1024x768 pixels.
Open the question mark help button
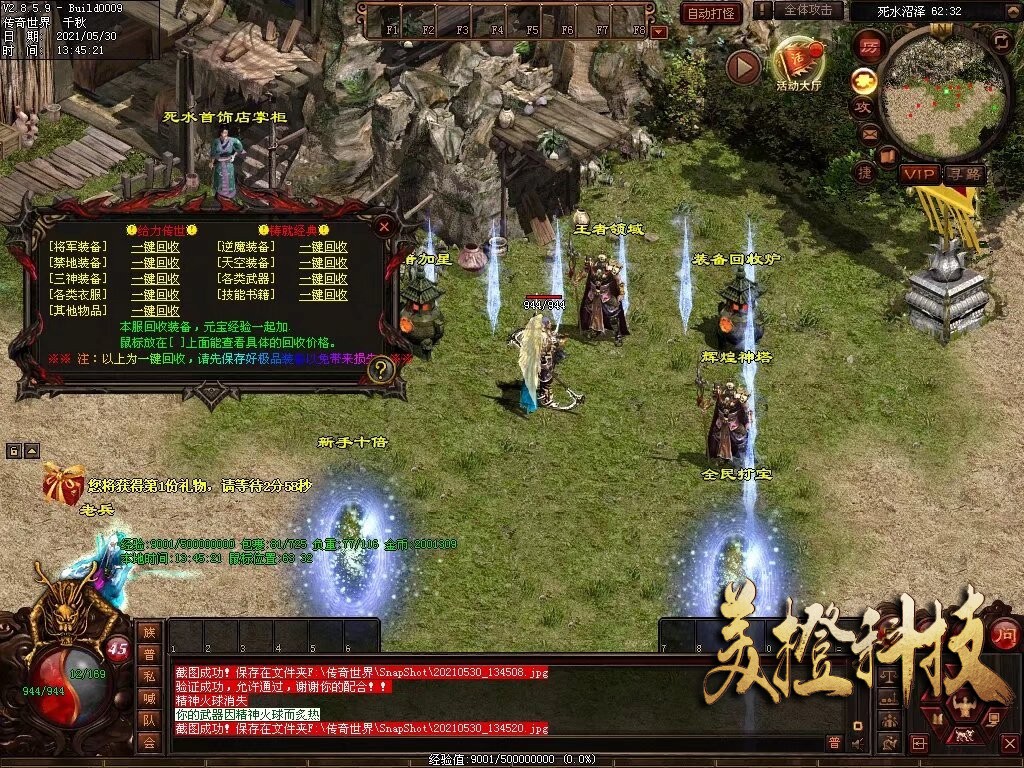click(379, 369)
